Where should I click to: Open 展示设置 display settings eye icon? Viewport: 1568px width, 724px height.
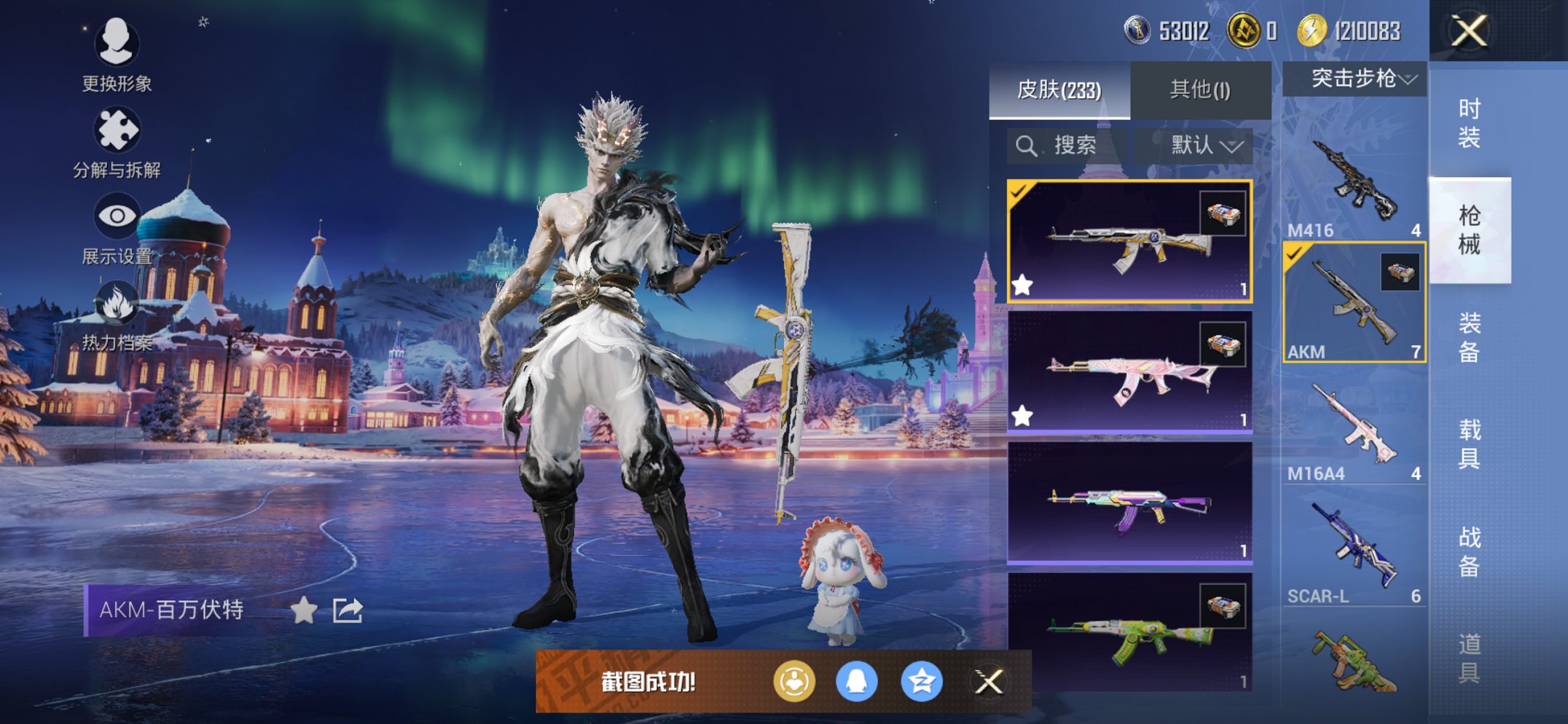tap(119, 215)
